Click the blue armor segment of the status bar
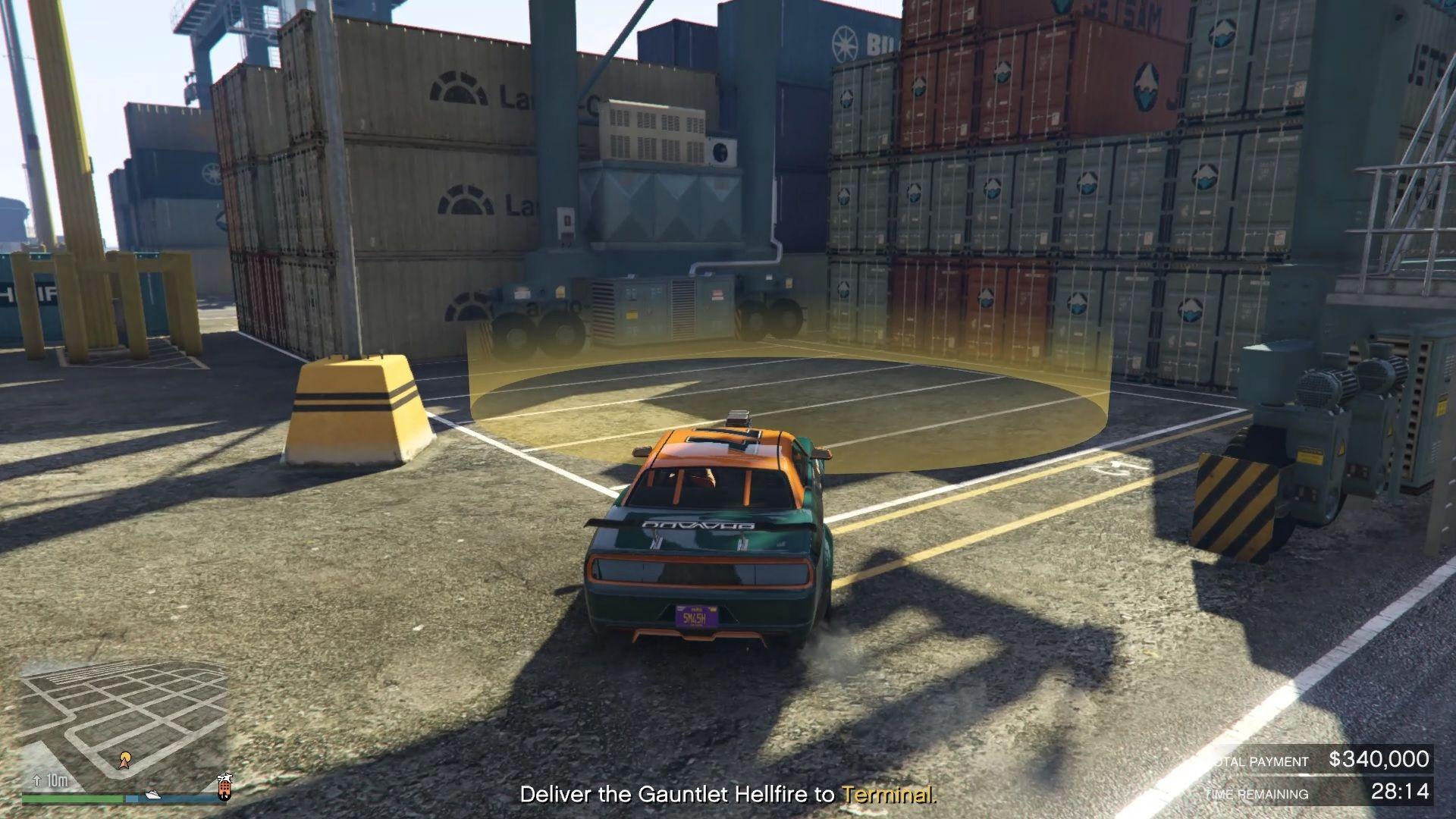Image resolution: width=1456 pixels, height=819 pixels. tap(131, 798)
